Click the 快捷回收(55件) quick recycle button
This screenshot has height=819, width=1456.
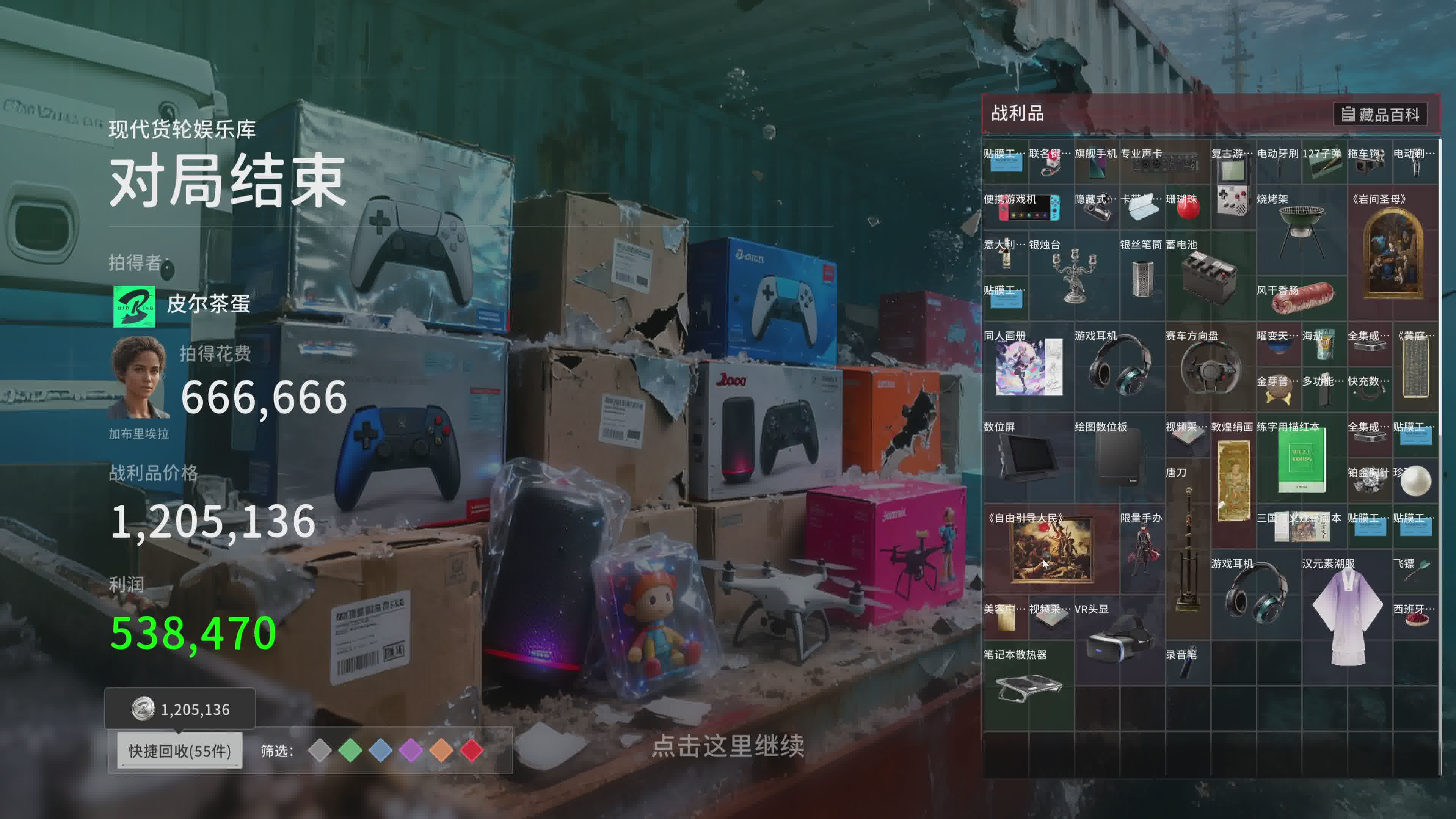[x=180, y=751]
